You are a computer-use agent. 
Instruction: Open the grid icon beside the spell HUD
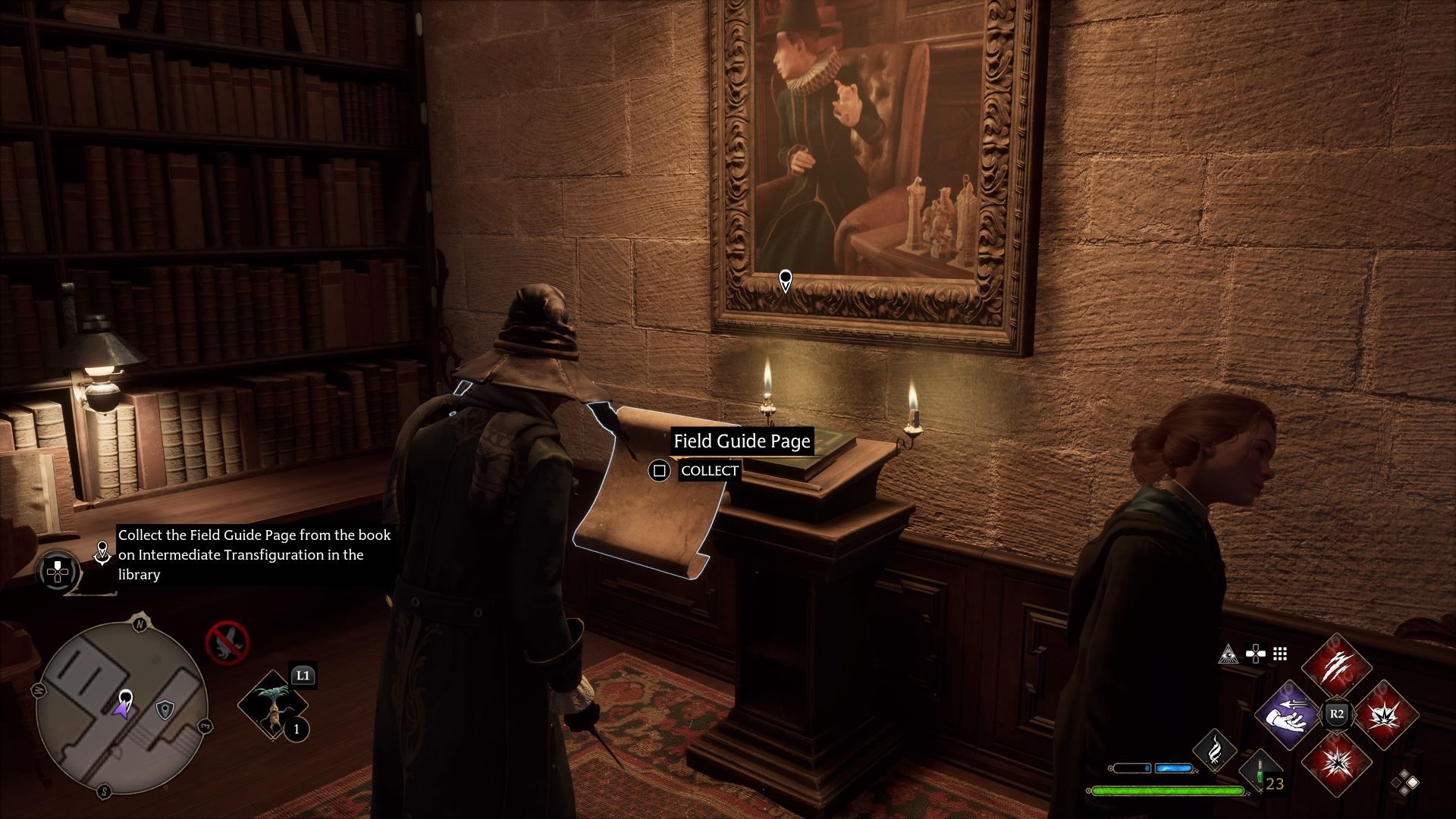pyautogui.click(x=1279, y=654)
